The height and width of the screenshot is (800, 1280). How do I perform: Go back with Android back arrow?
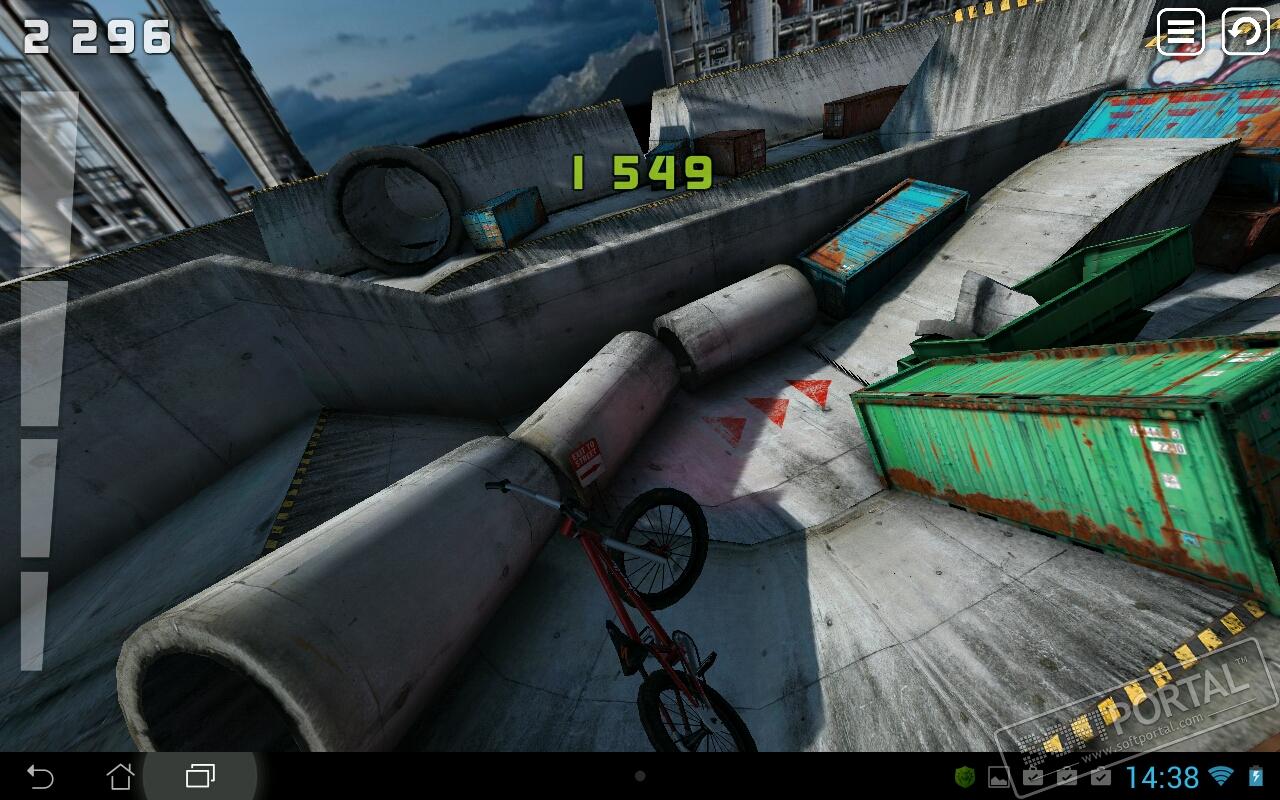click(x=40, y=776)
